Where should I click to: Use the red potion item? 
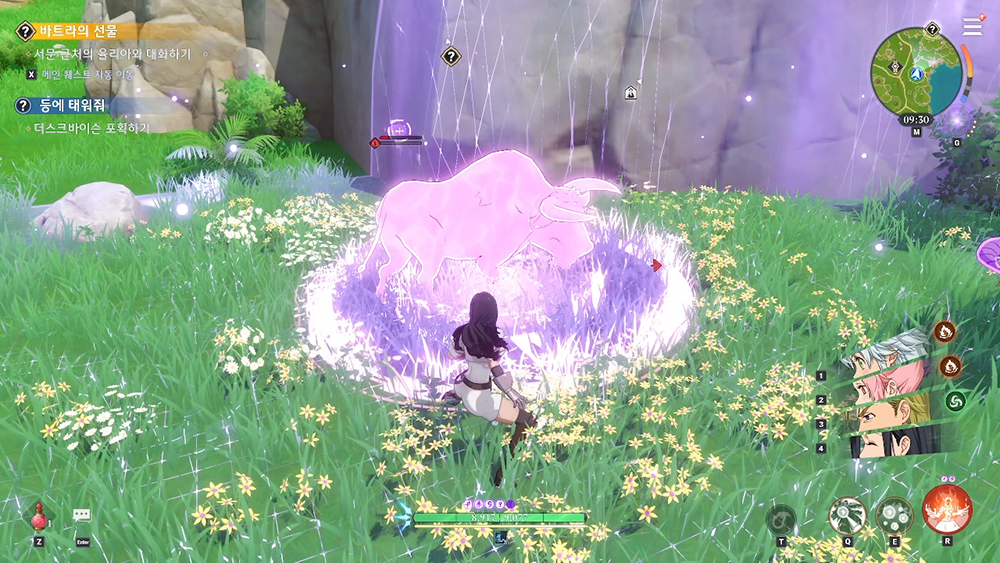click(x=38, y=516)
